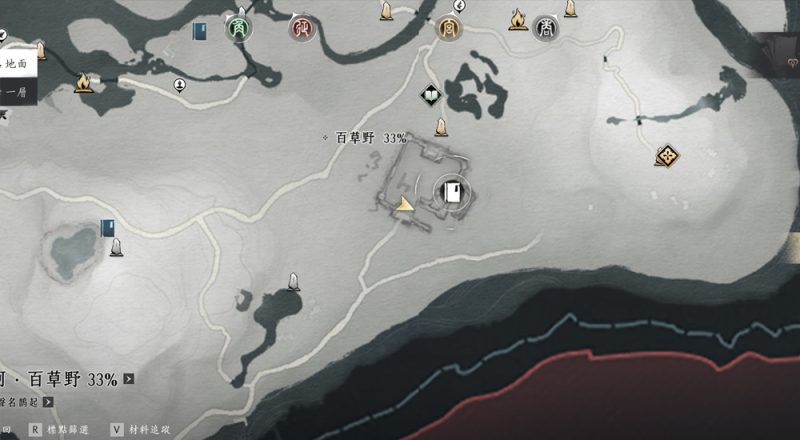Select the gold diamond flower marker
800x440 pixels.
click(x=667, y=155)
